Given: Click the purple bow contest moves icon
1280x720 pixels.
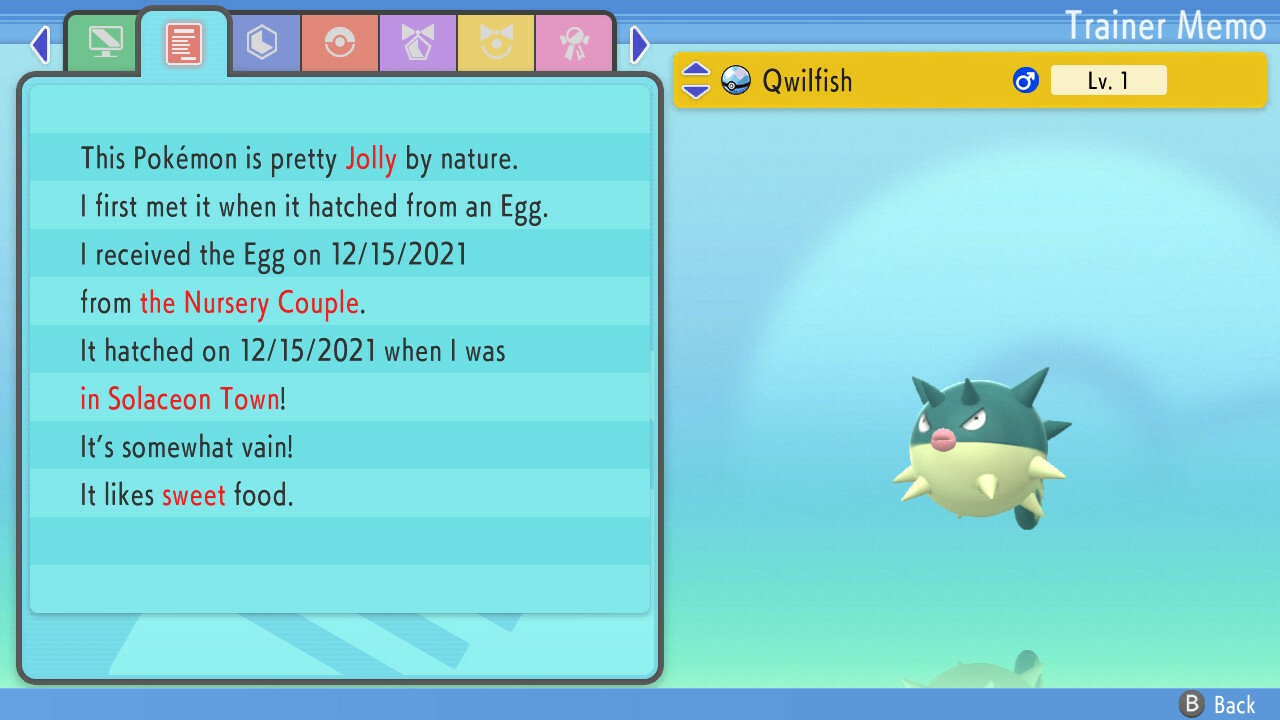Looking at the screenshot, I should tap(417, 42).
